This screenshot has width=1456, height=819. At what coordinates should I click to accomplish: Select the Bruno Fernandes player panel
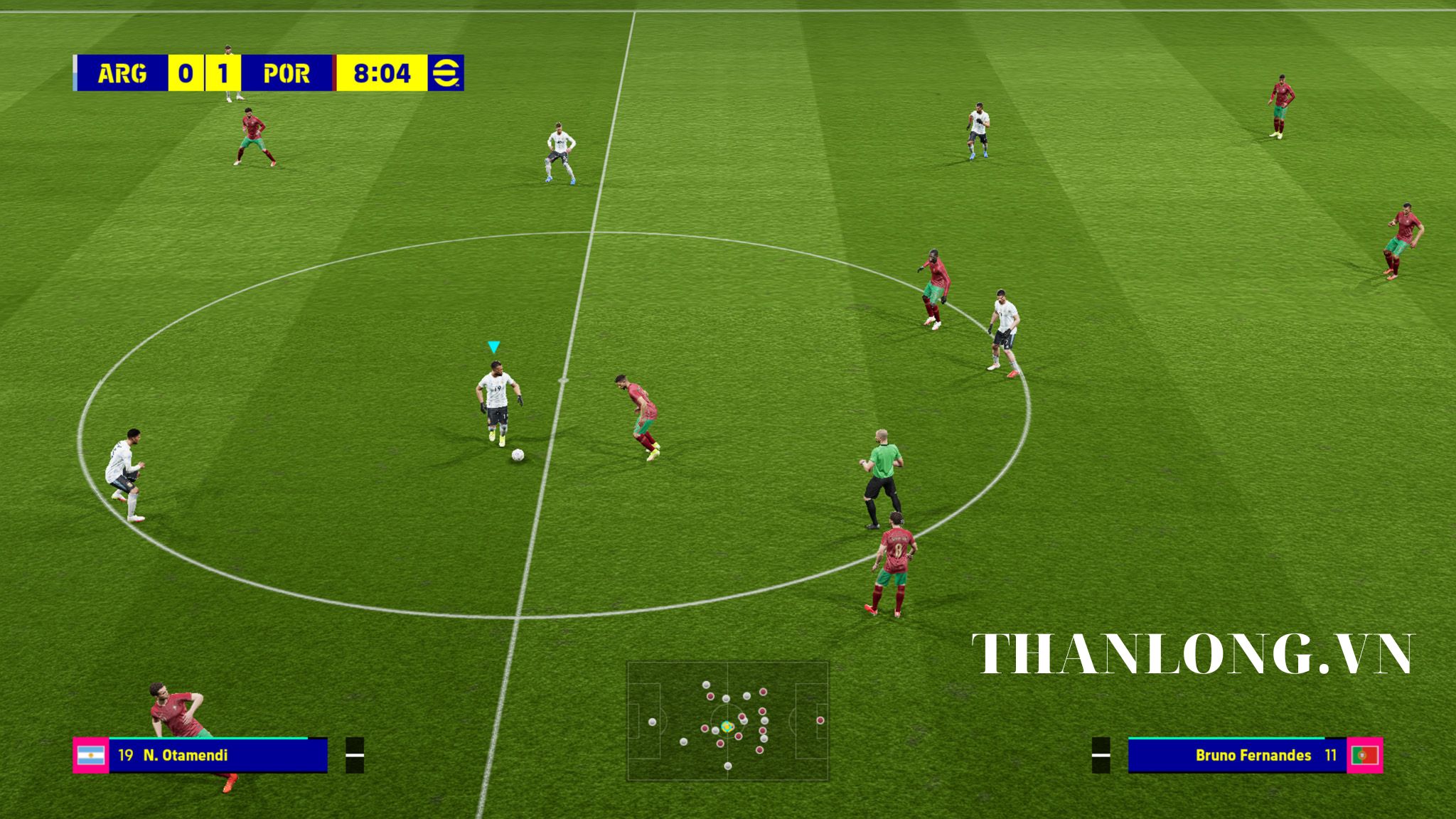(x=1237, y=755)
